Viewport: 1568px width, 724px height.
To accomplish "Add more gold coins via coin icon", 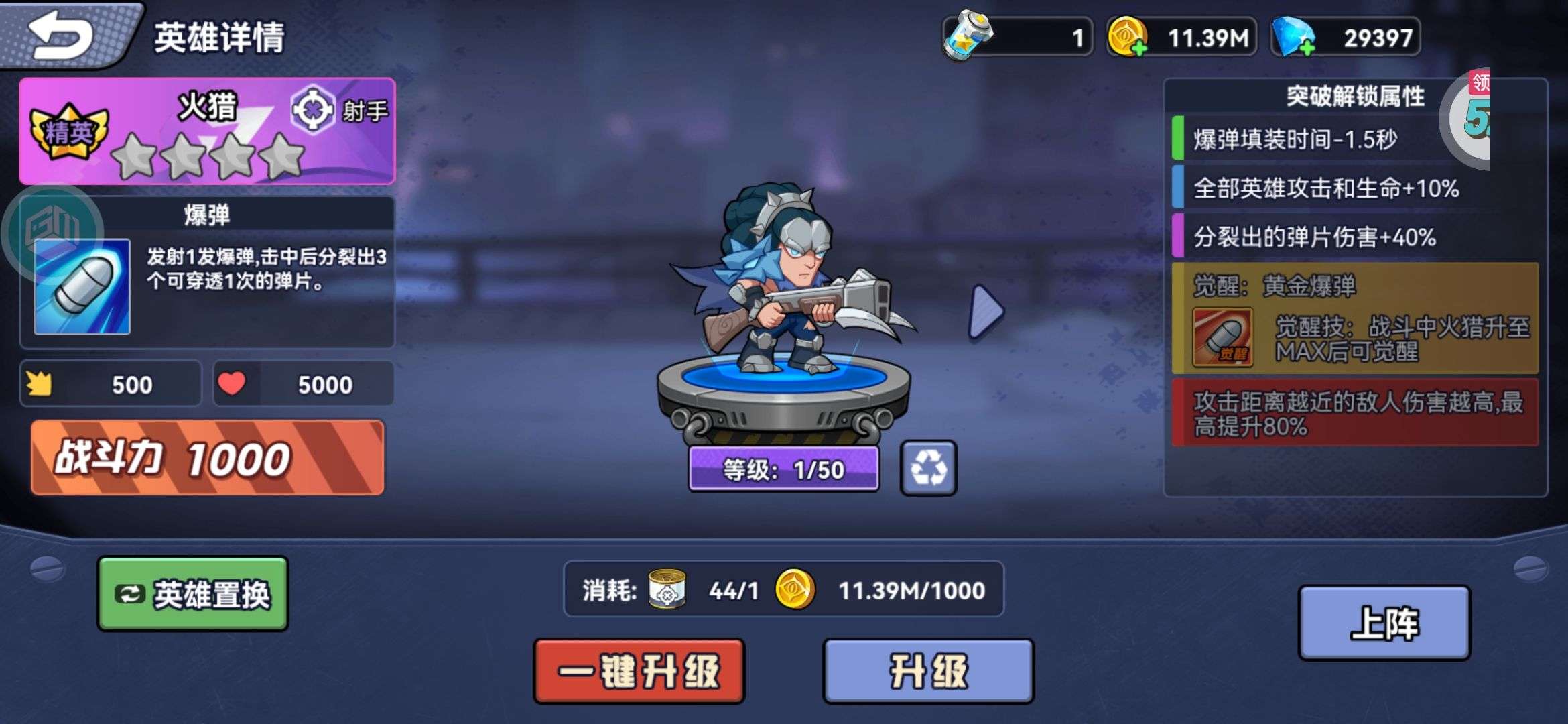I will pos(1128,38).
